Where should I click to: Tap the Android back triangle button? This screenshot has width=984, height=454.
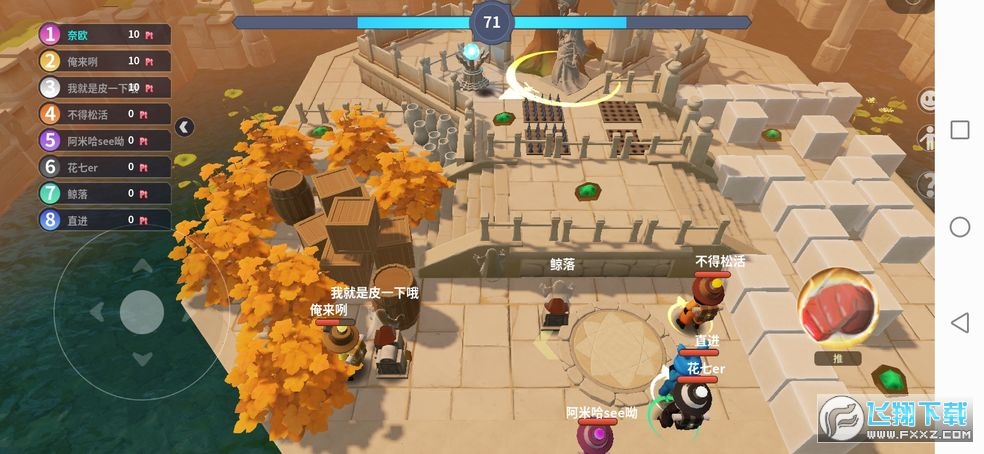coord(959,322)
